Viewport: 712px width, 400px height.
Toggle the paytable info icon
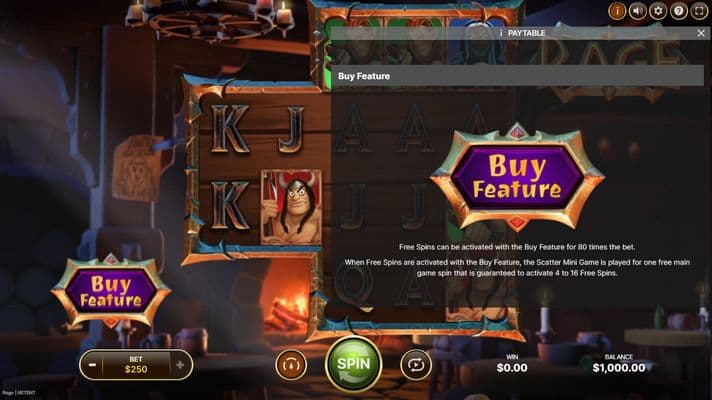click(x=617, y=11)
